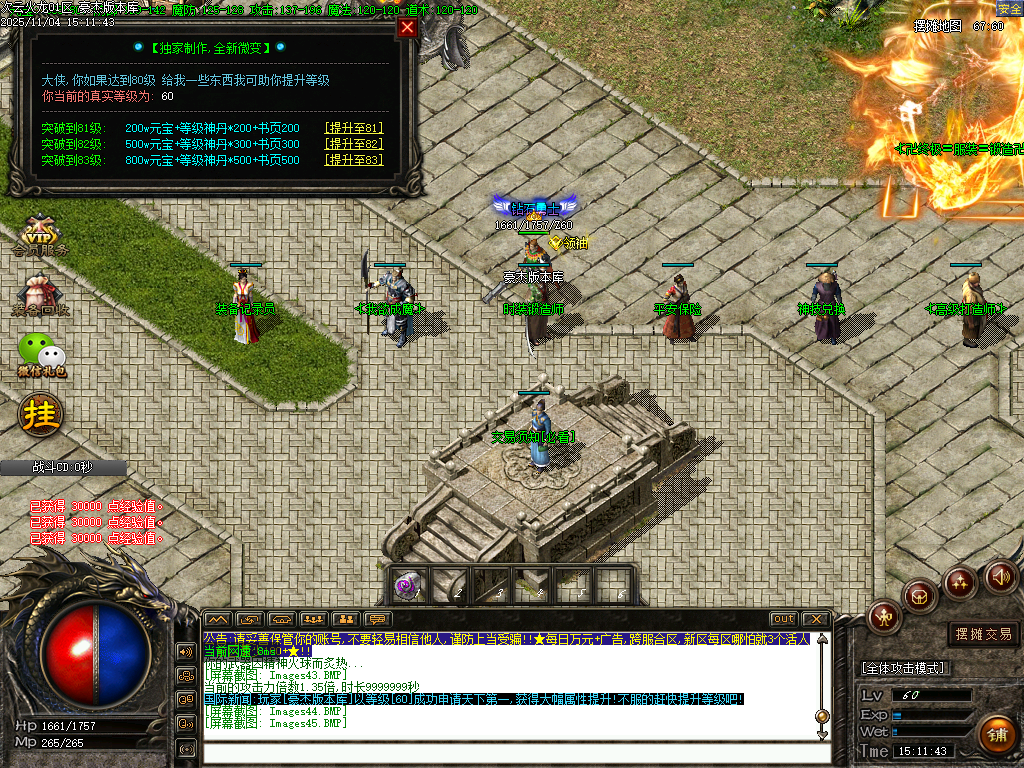Click the chat window's out button
This screenshot has height=768, width=1024.
click(x=783, y=619)
